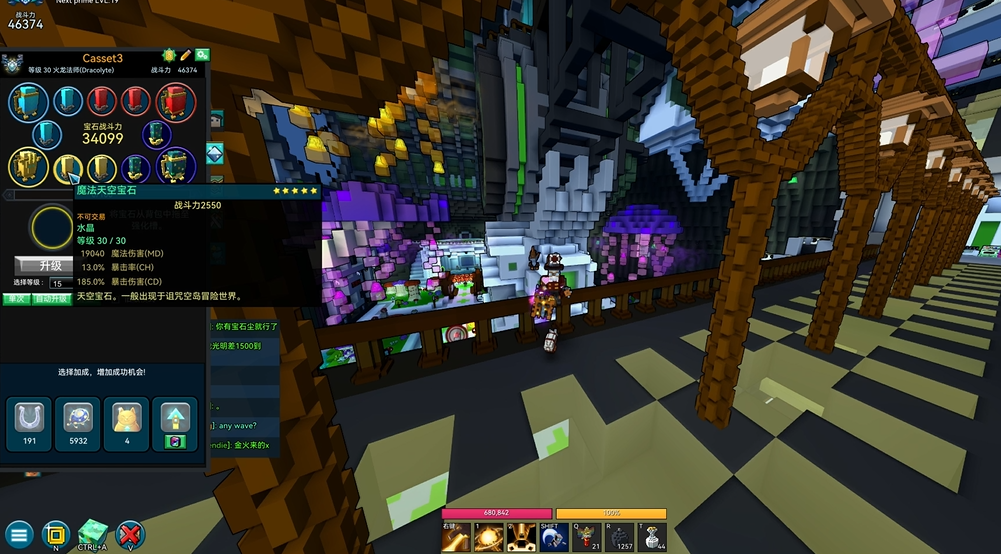This screenshot has width=1001, height=554.
Task: Select the blue orb booster with 5932
Action: click(77, 420)
